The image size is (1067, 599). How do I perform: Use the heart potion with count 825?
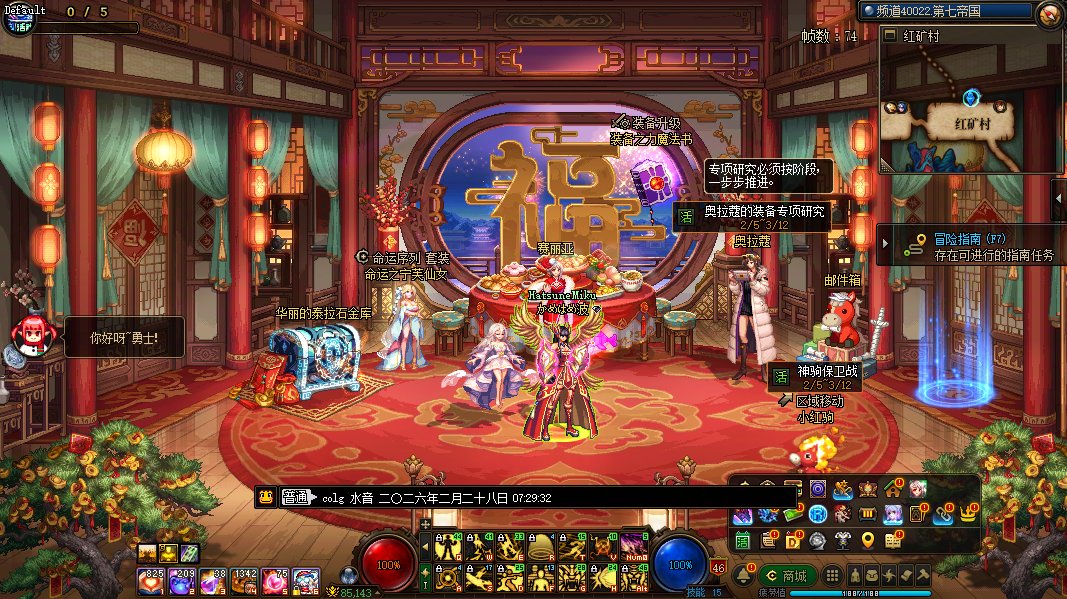coord(152,580)
